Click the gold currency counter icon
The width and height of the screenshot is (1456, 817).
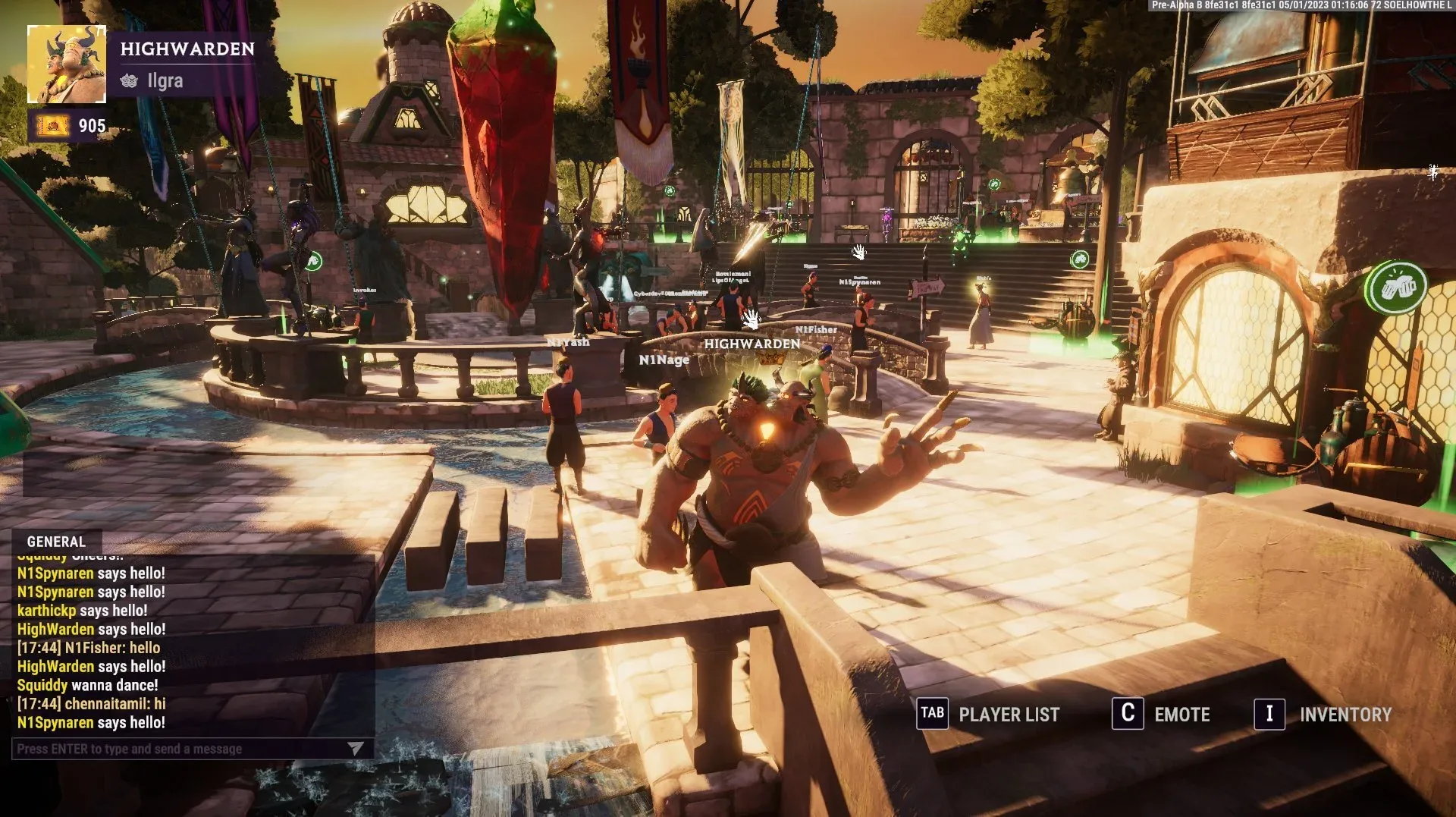(x=52, y=126)
